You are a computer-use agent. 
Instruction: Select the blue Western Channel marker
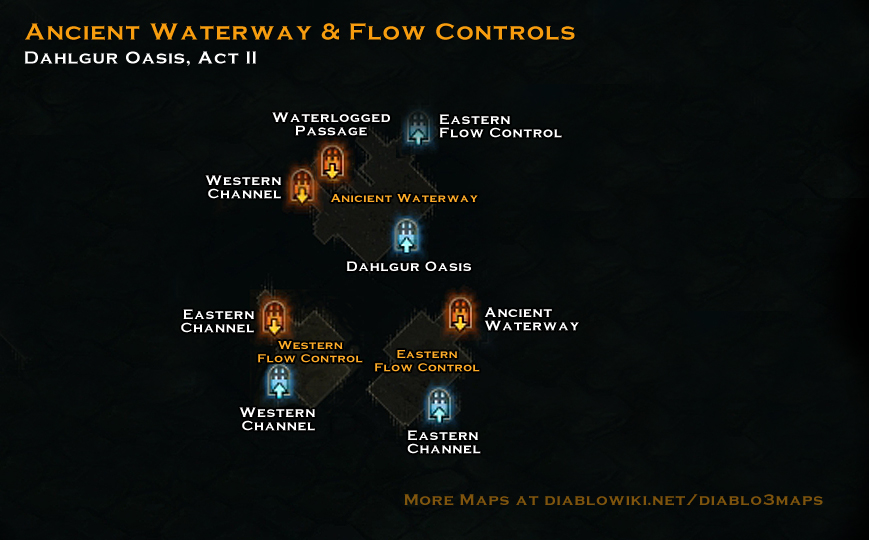(279, 382)
